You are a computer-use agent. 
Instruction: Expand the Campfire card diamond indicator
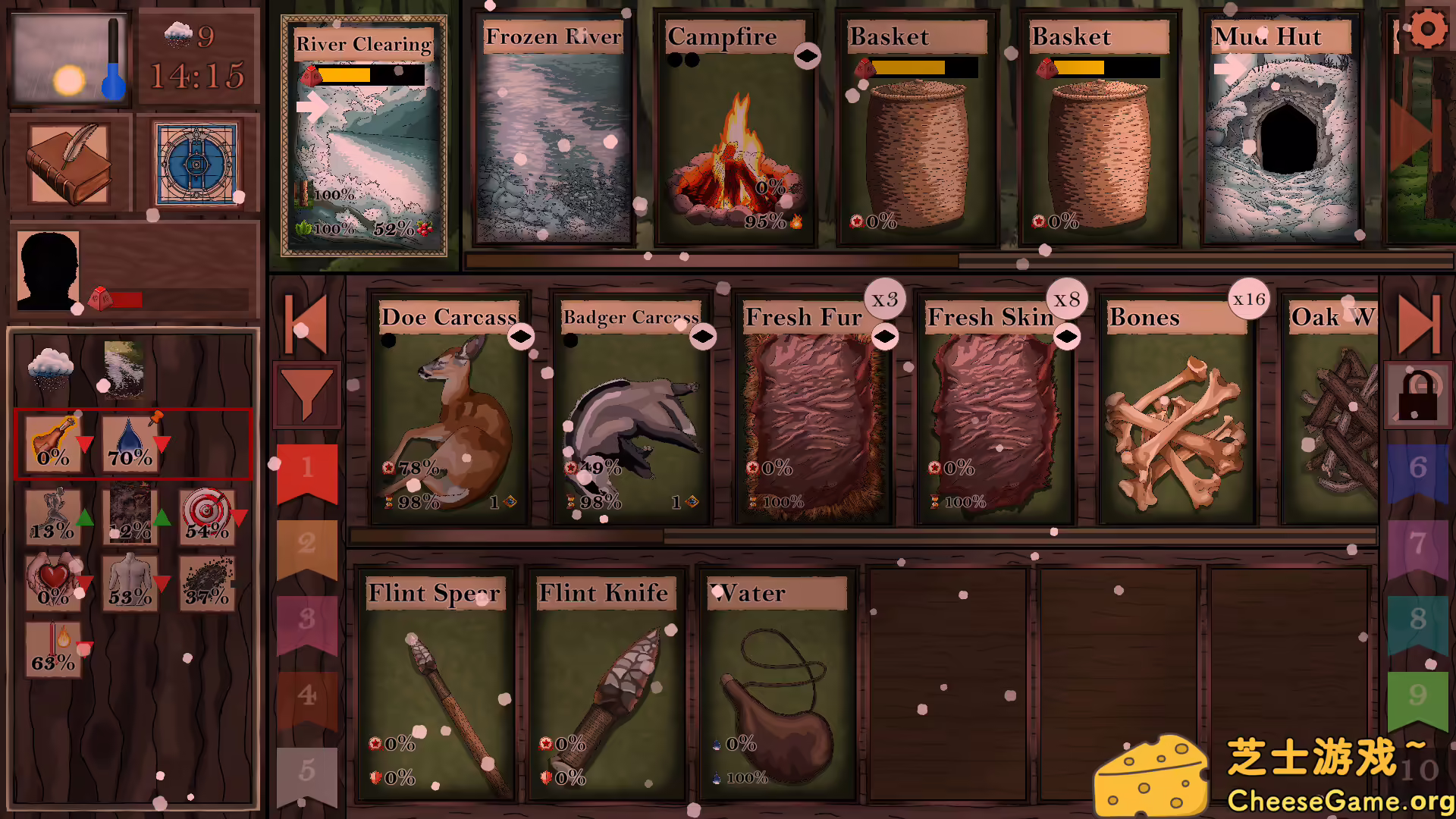(x=808, y=55)
